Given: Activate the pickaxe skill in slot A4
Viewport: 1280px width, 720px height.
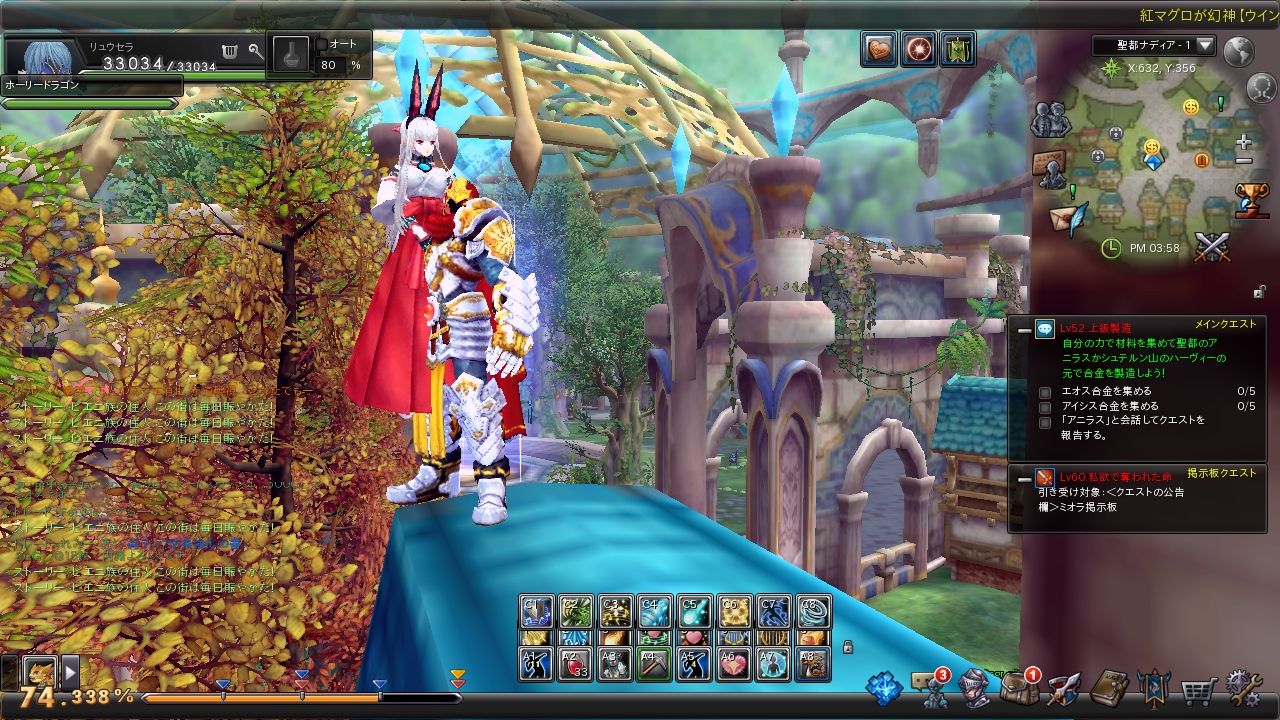Looking at the screenshot, I should [654, 663].
